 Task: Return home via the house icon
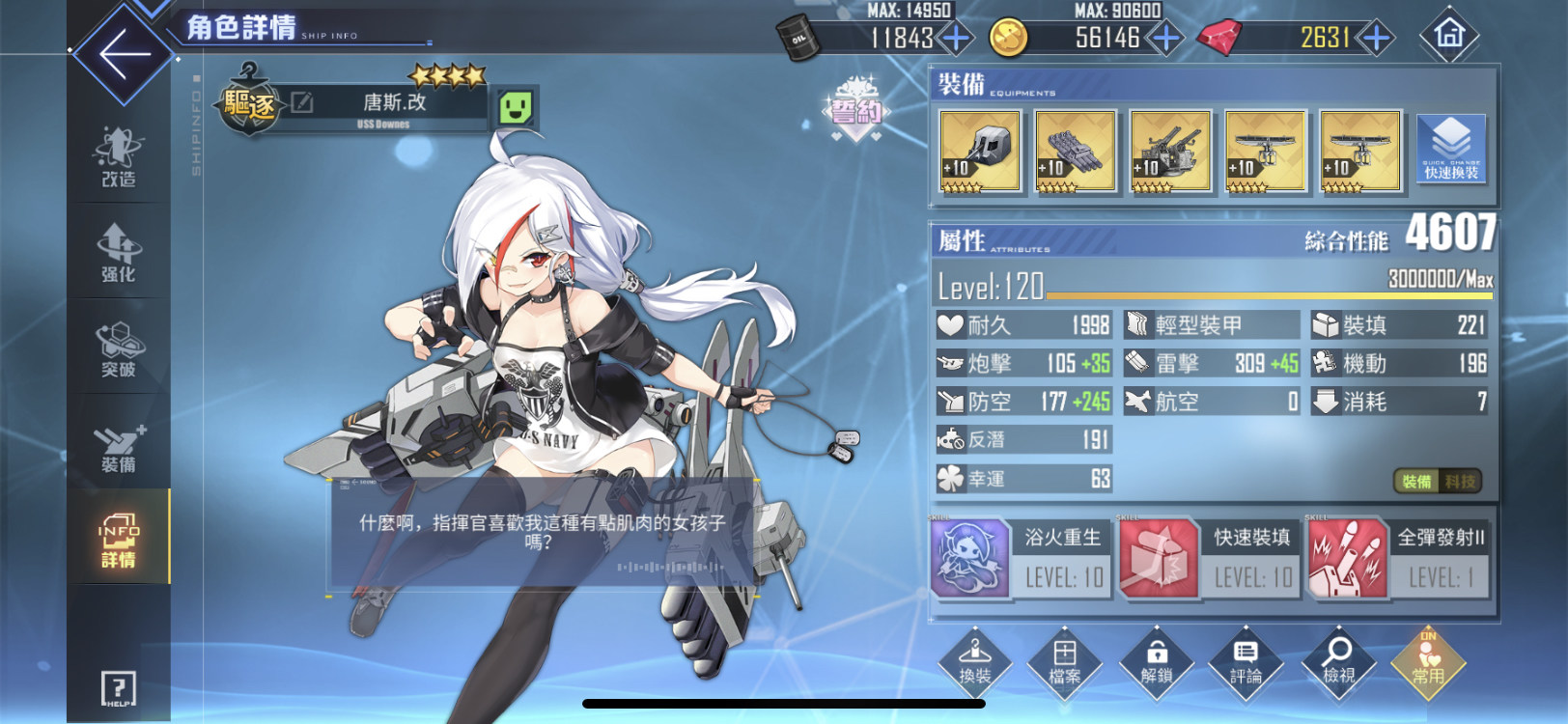tap(1449, 36)
